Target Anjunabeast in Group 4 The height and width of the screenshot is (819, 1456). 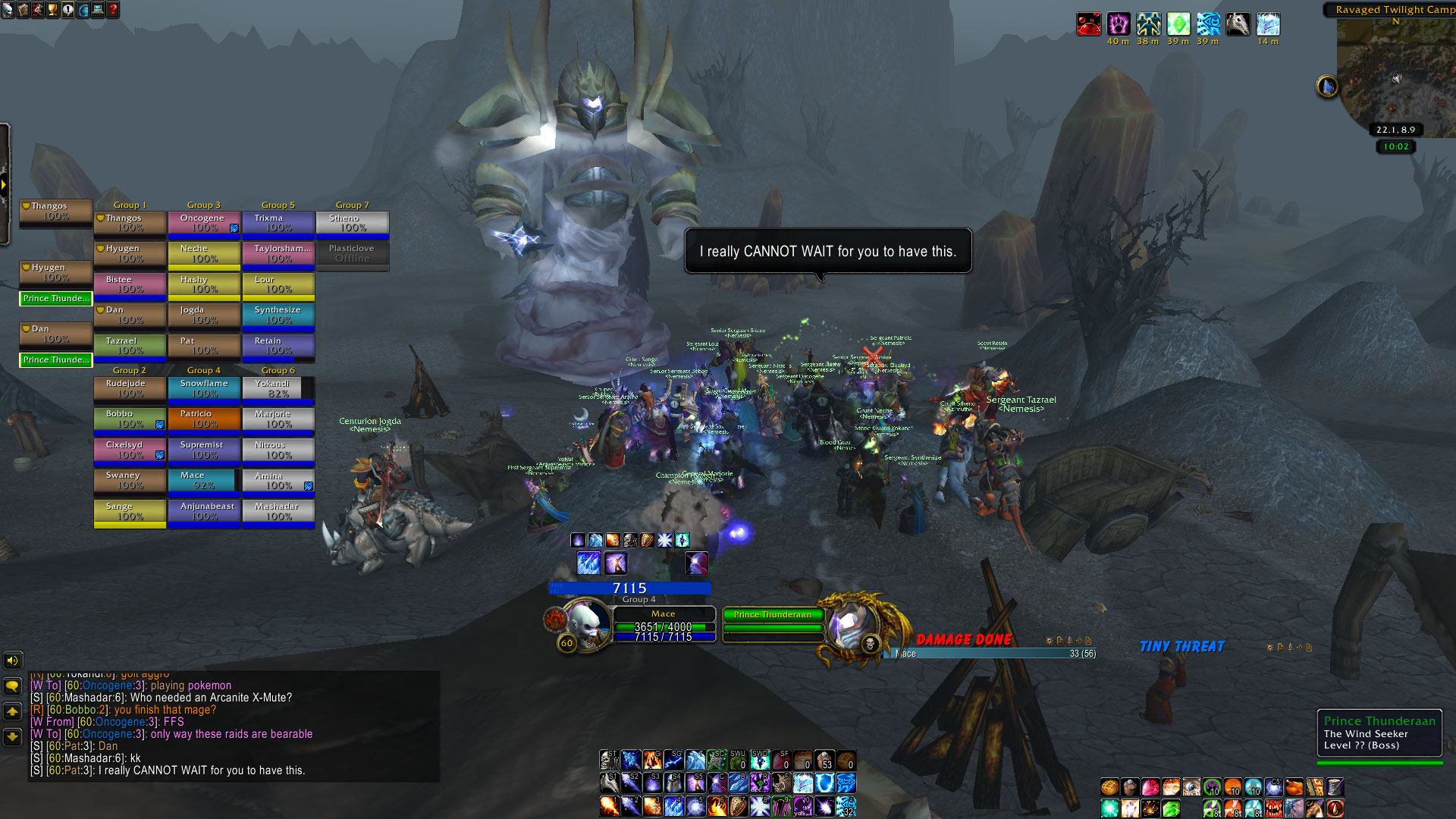[x=203, y=511]
